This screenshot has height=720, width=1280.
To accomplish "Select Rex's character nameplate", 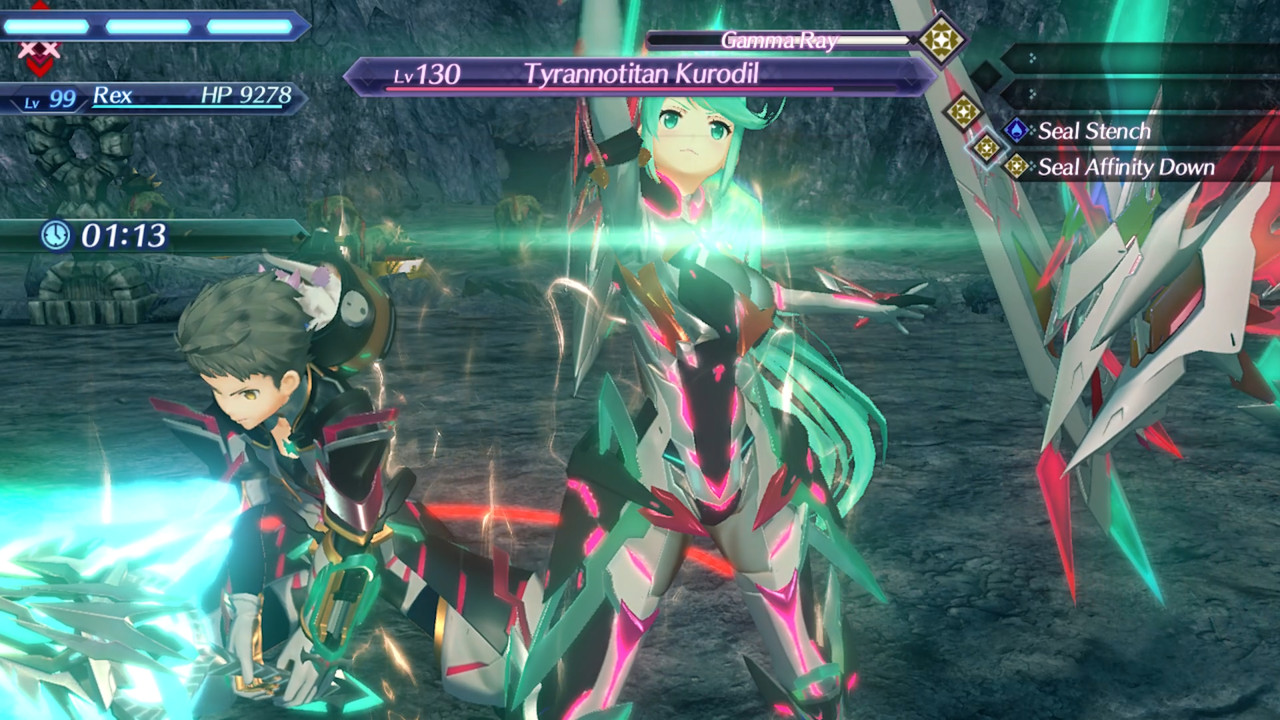I will coord(150,97).
